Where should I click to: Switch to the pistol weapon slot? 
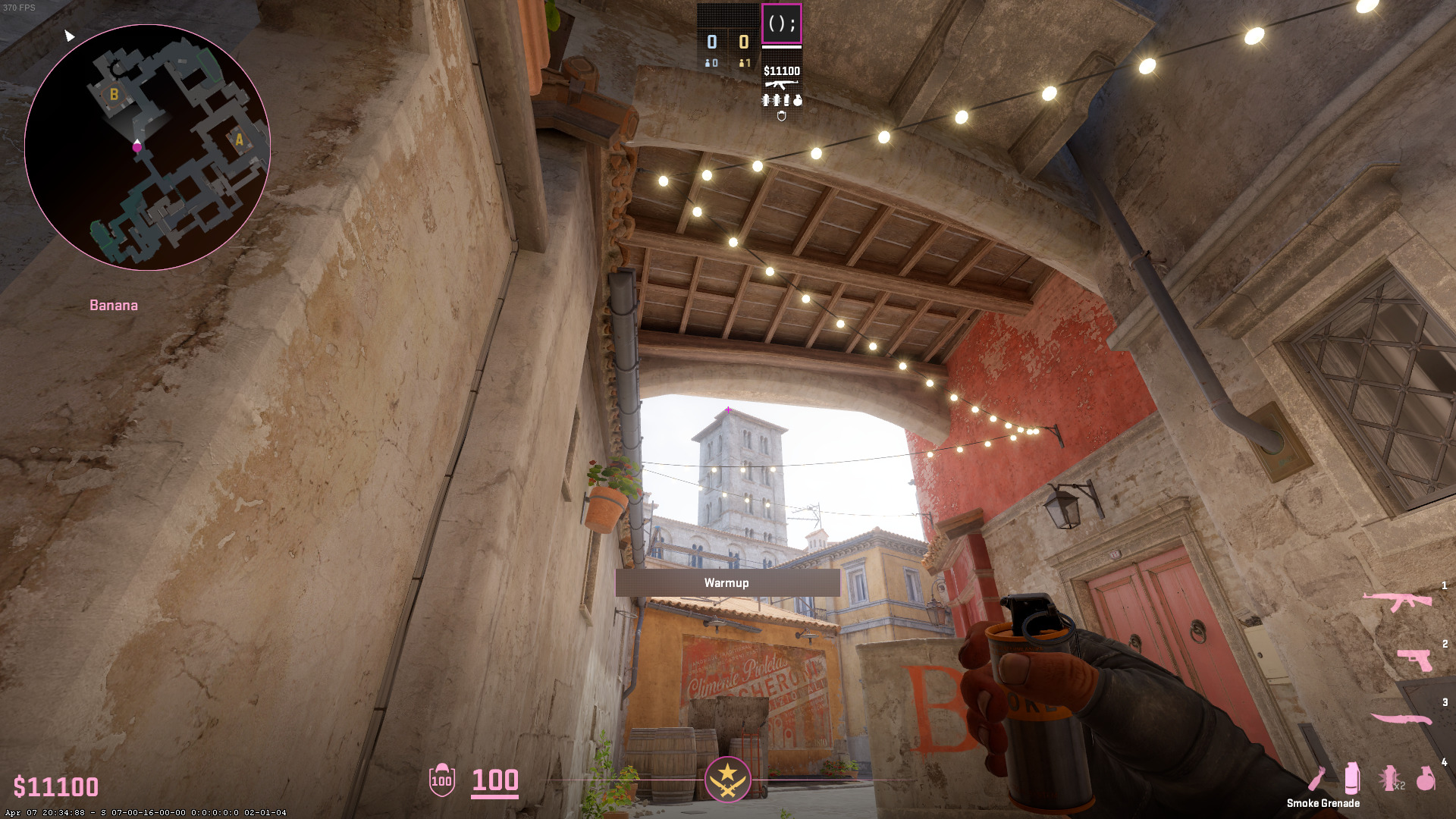[1414, 659]
